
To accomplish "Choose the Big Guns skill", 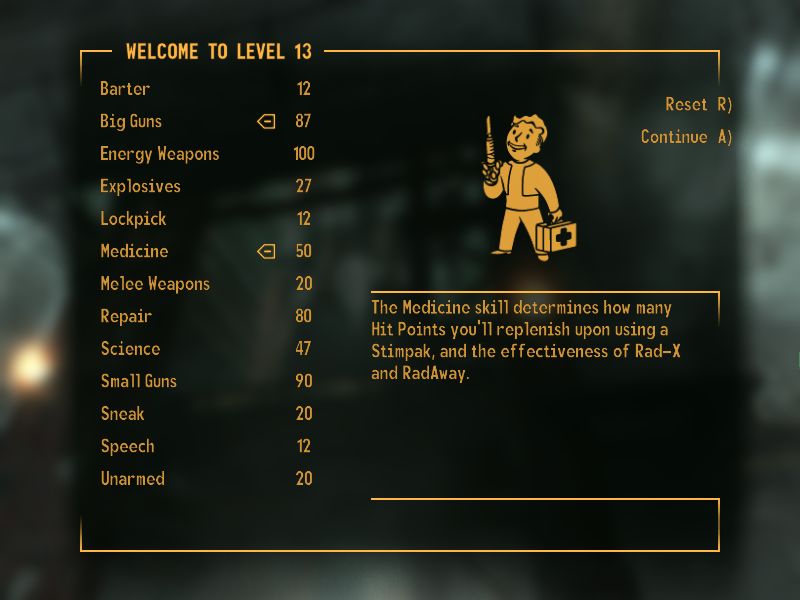I will pos(131,122).
